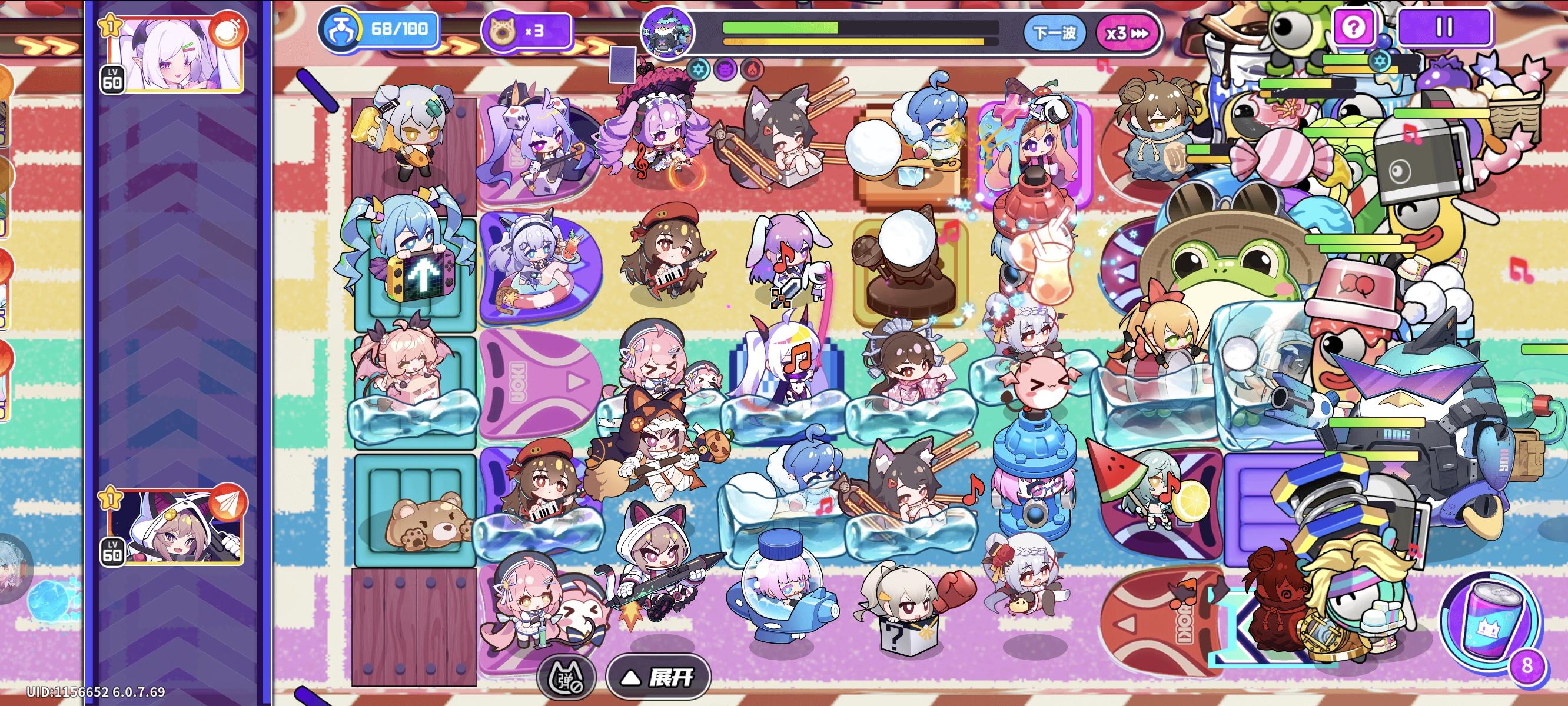
Task: Toggle the x3 game speed control
Action: pyautogui.click(x=1127, y=35)
